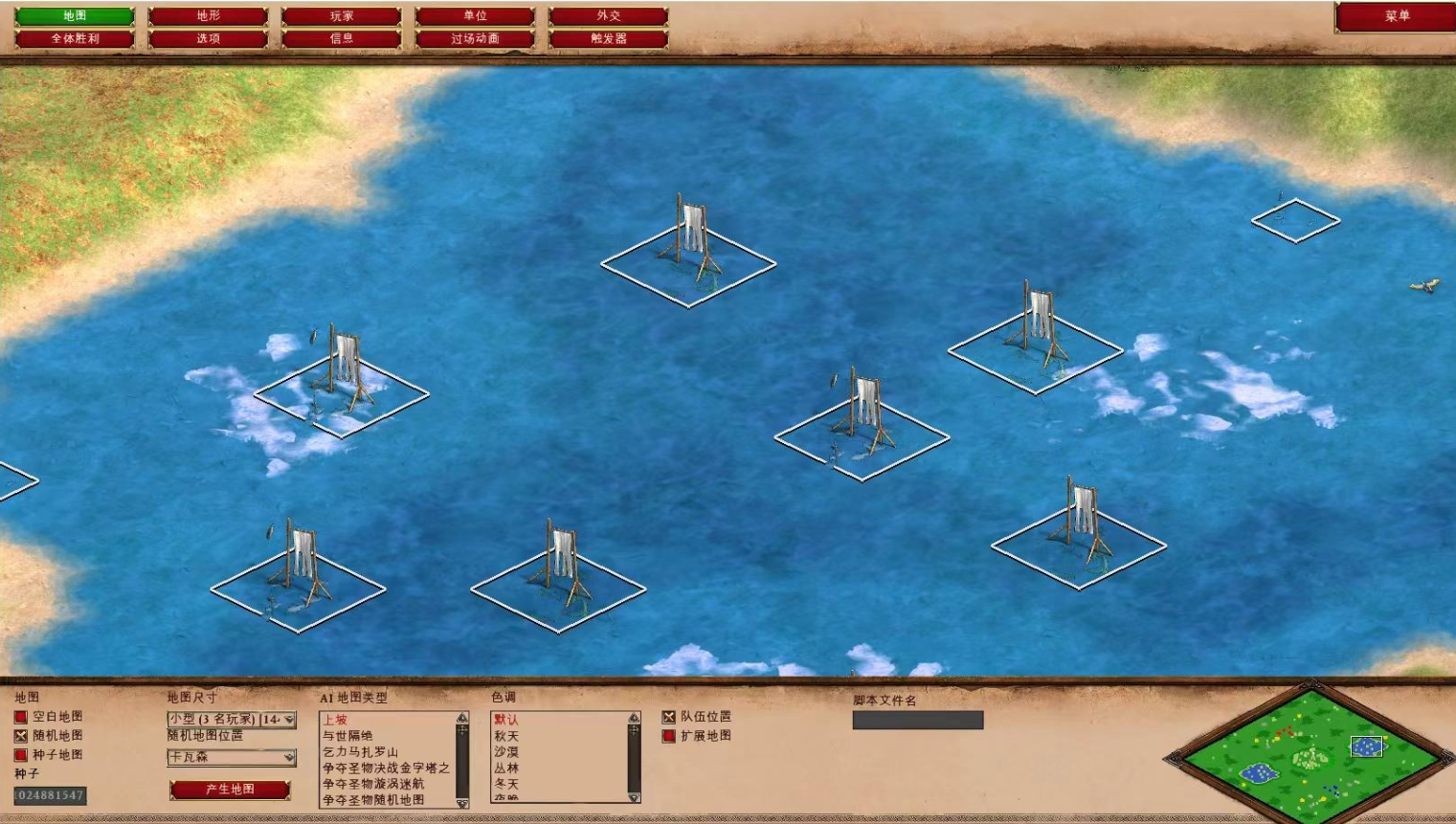This screenshot has width=1456, height=824.
Task: Go to the 外交 (Diplomacy) tab
Action: pyautogui.click(x=608, y=16)
